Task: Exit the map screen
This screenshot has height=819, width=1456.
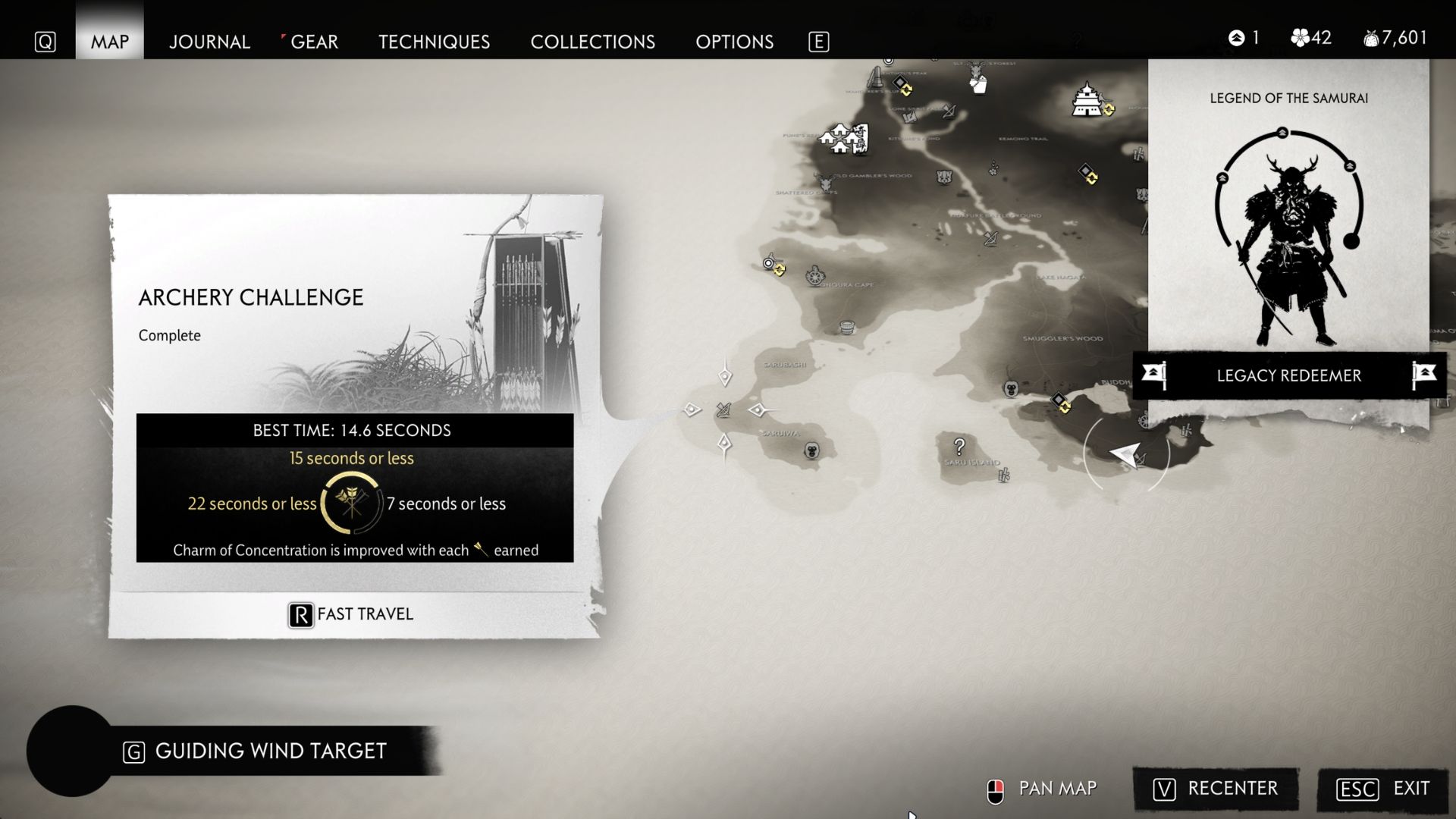Action: pyautogui.click(x=1383, y=789)
